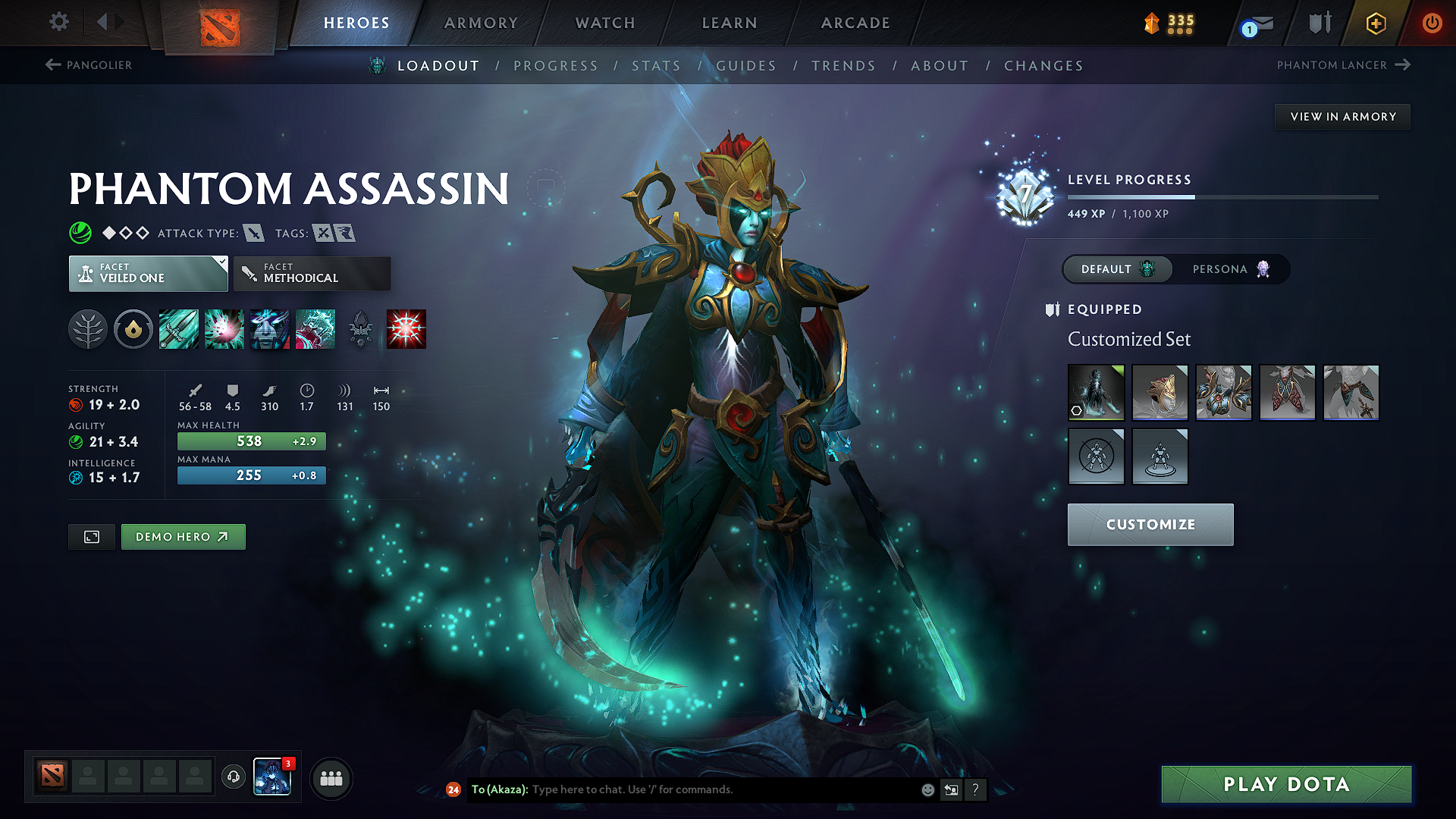Open the talent tree icon
The width and height of the screenshot is (1456, 819).
[89, 328]
